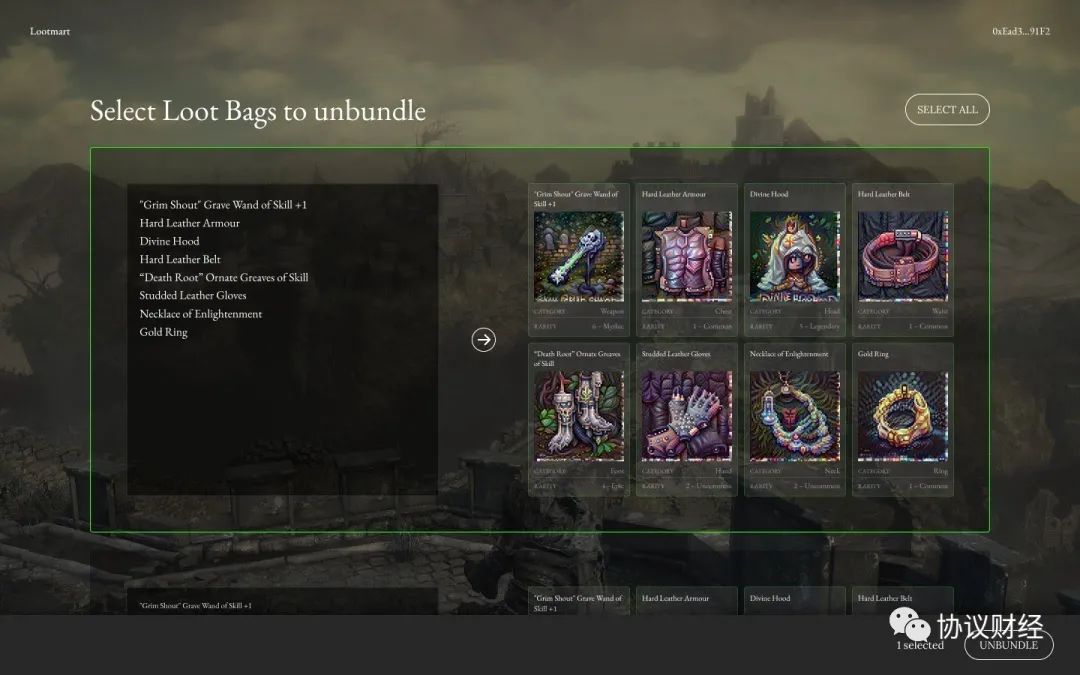The height and width of the screenshot is (675, 1080).
Task: Pick the Necklace of Enlightenment card
Action: pyautogui.click(x=795, y=418)
